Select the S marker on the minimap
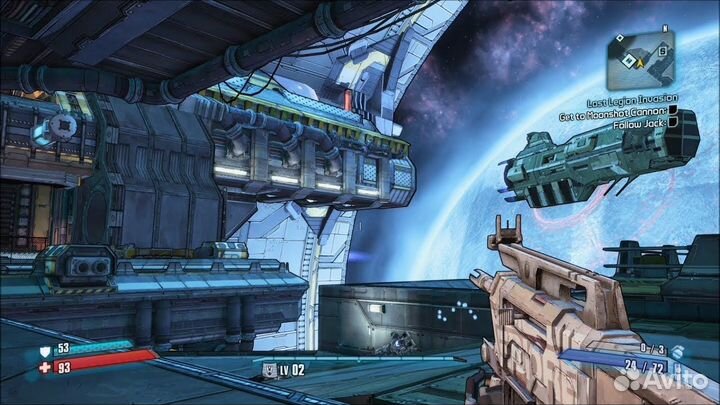This screenshot has width=720, height=405. tap(662, 51)
